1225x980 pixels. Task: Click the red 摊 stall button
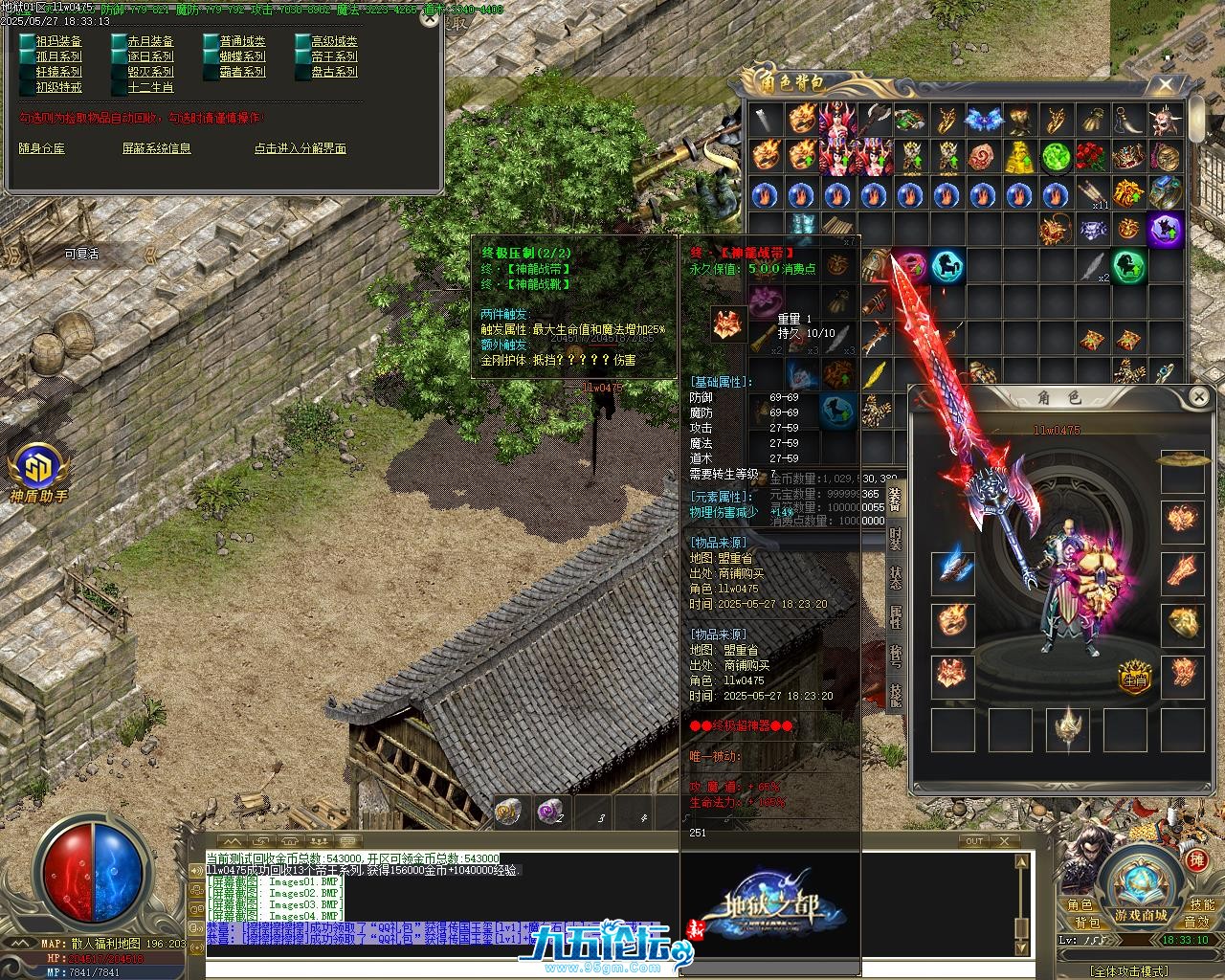[1197, 860]
